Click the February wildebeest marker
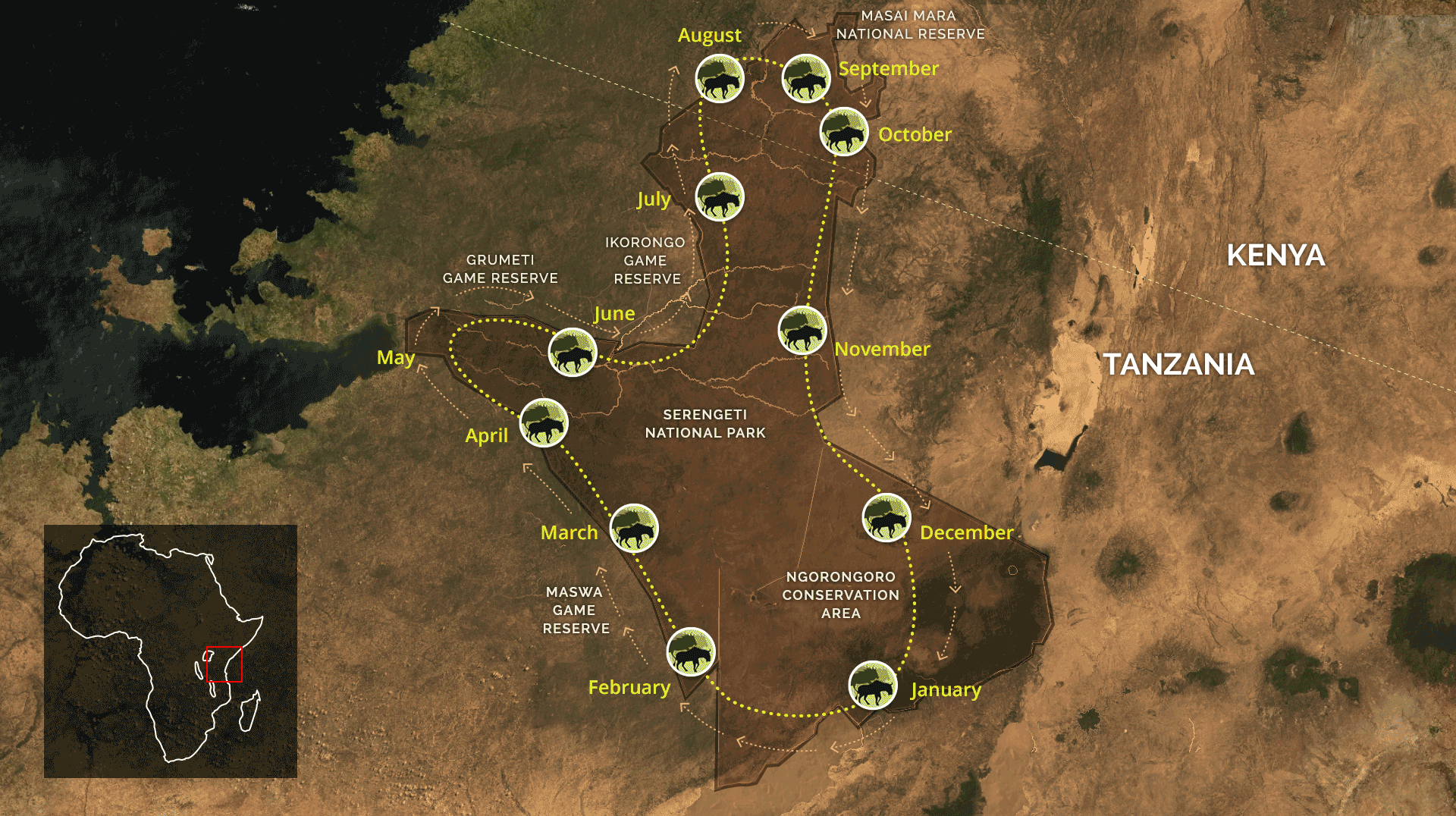1456x816 pixels. click(691, 651)
